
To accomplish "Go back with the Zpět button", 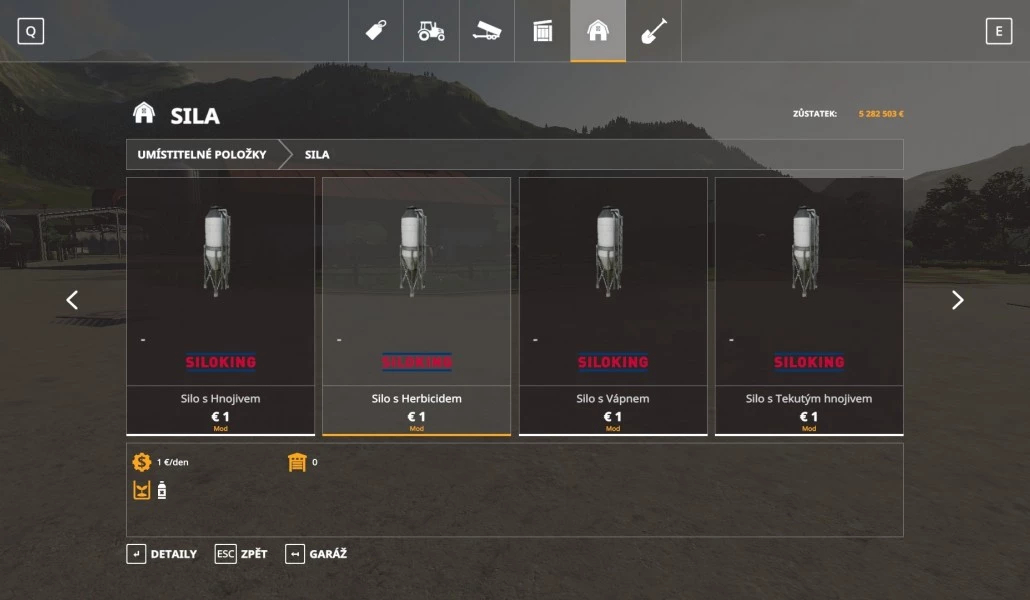I will coord(241,554).
